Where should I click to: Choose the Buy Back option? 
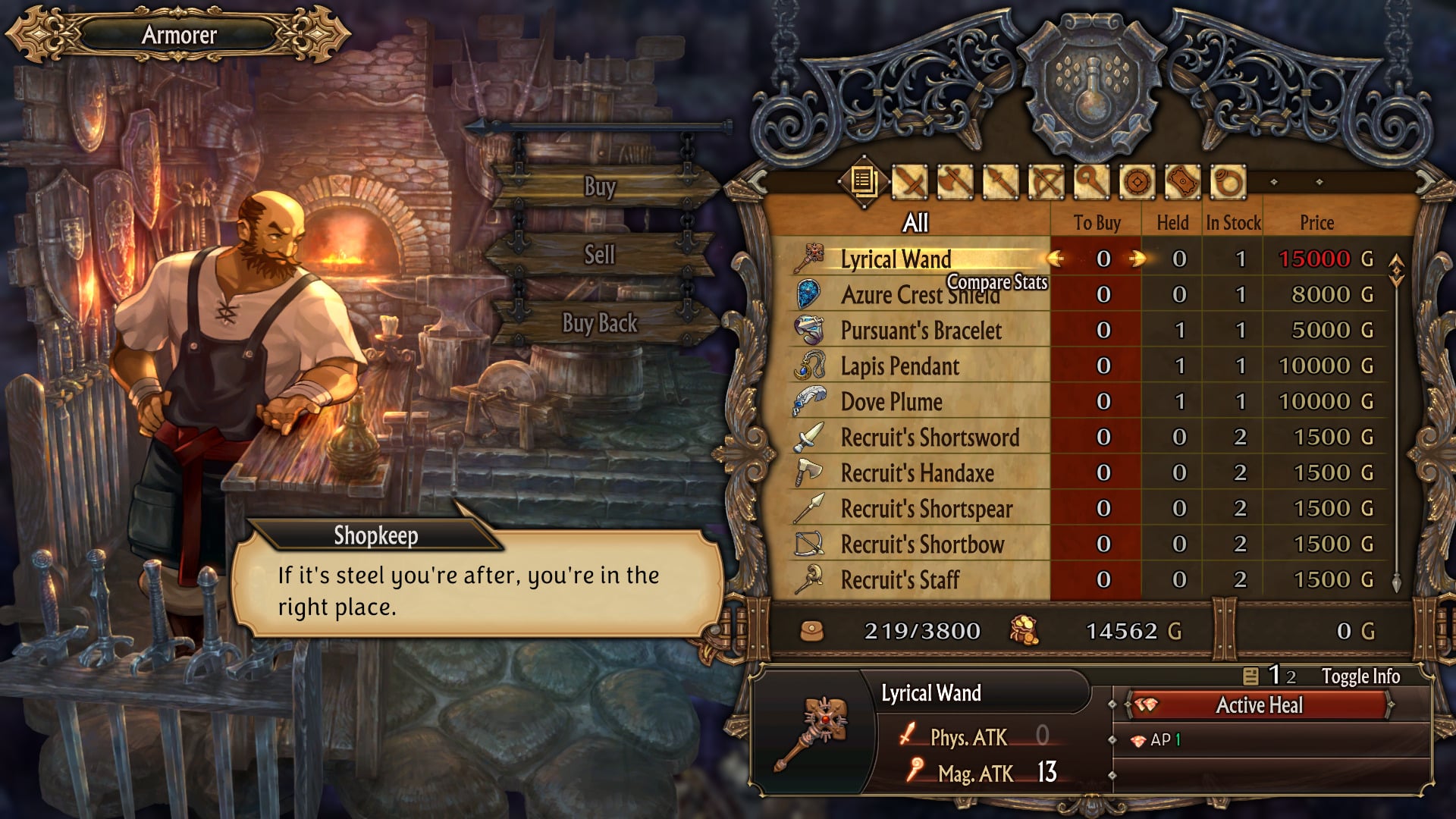click(x=599, y=323)
